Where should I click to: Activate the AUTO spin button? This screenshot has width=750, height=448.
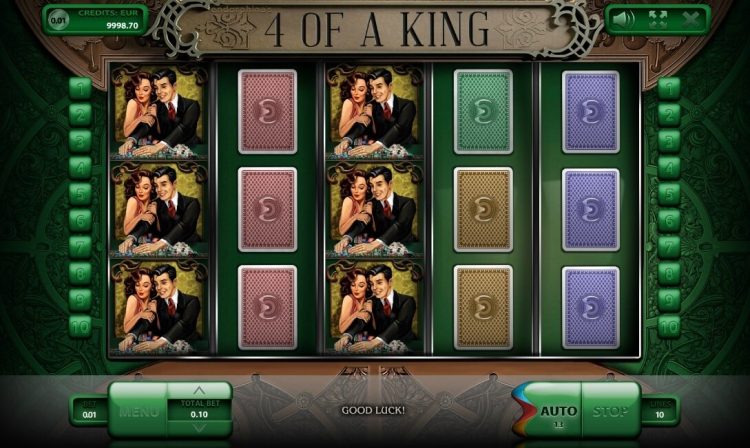557,411
